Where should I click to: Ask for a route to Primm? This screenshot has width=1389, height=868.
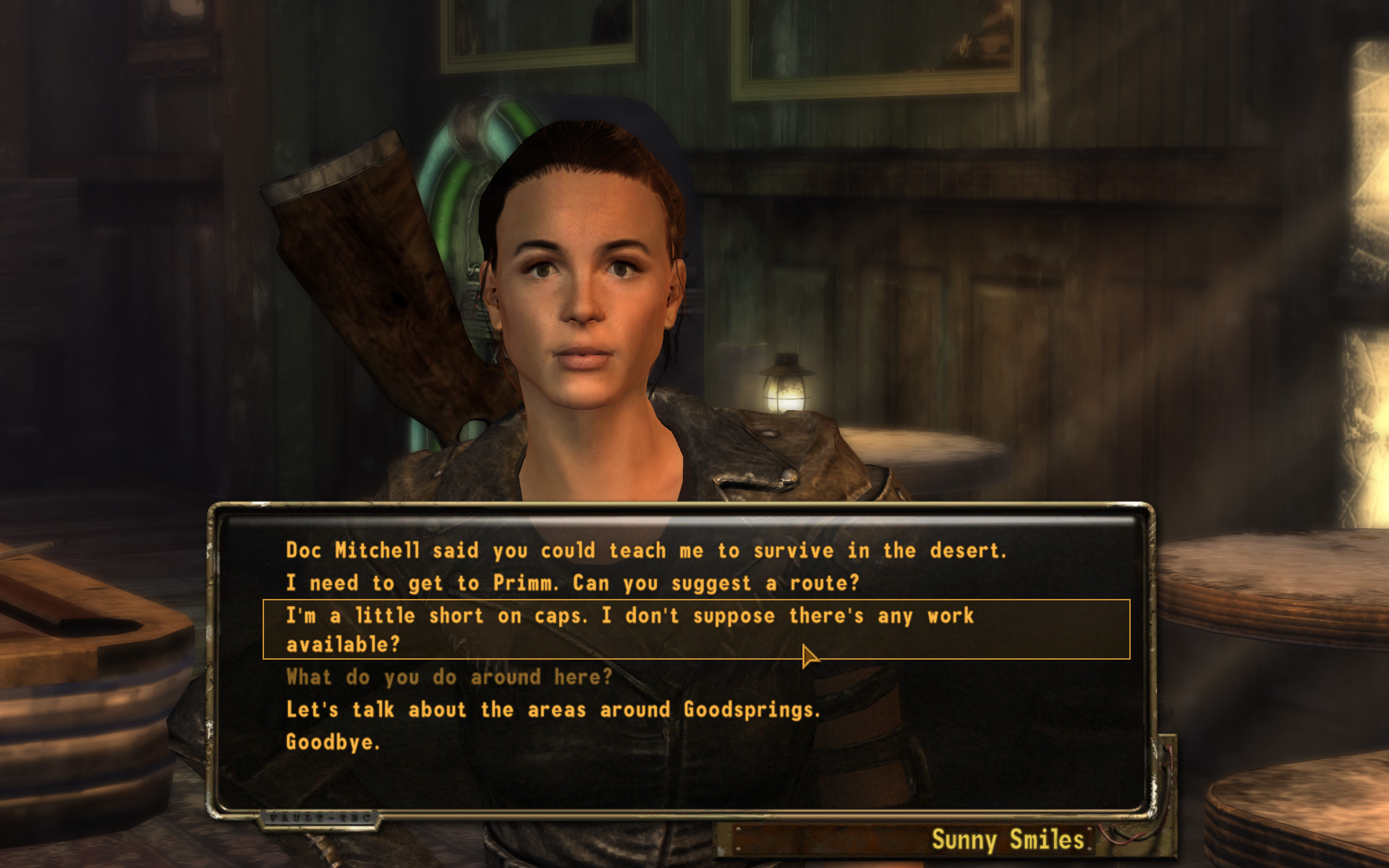click(x=572, y=584)
